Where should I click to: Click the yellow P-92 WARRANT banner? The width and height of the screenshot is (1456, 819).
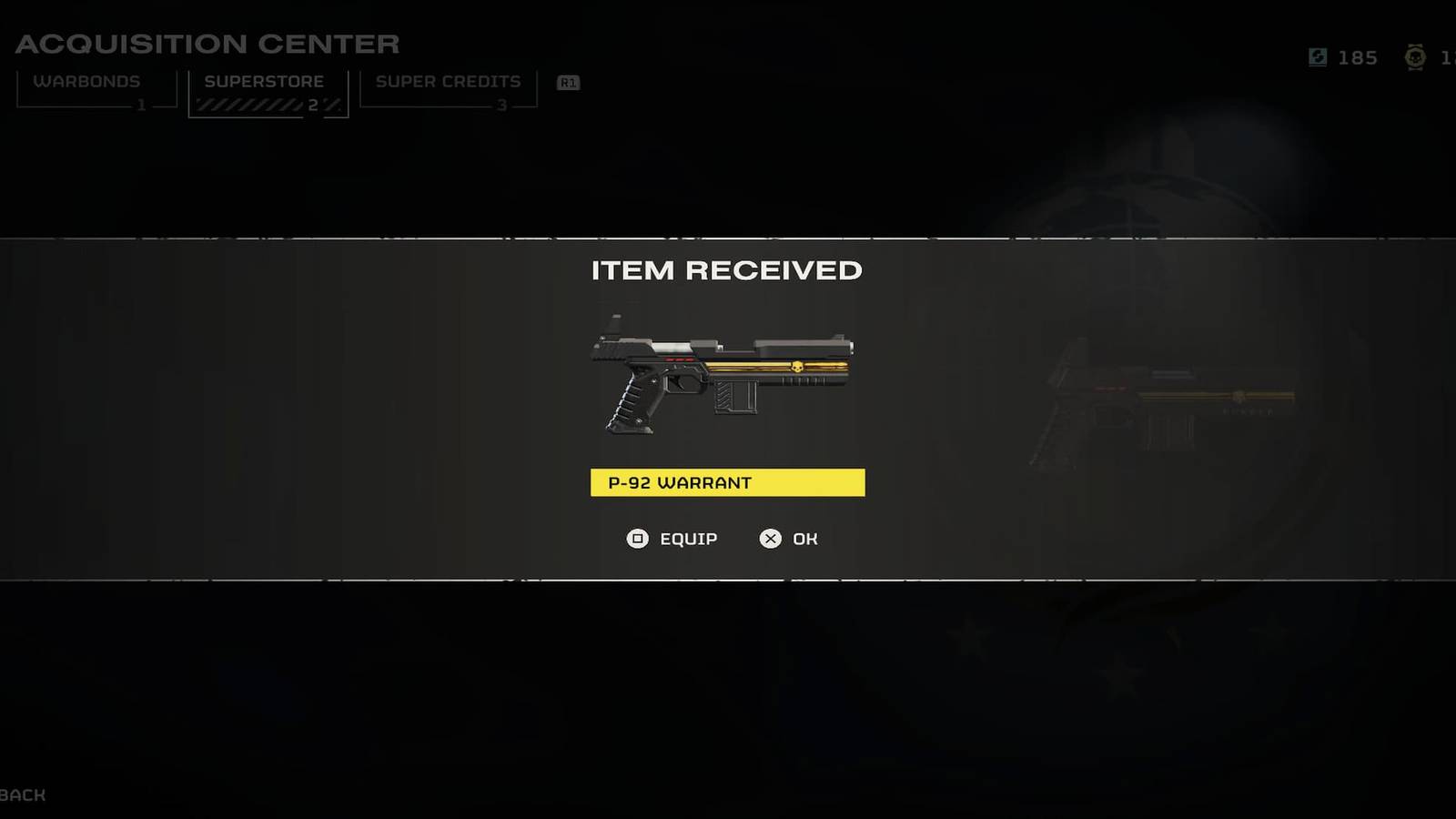tap(727, 482)
